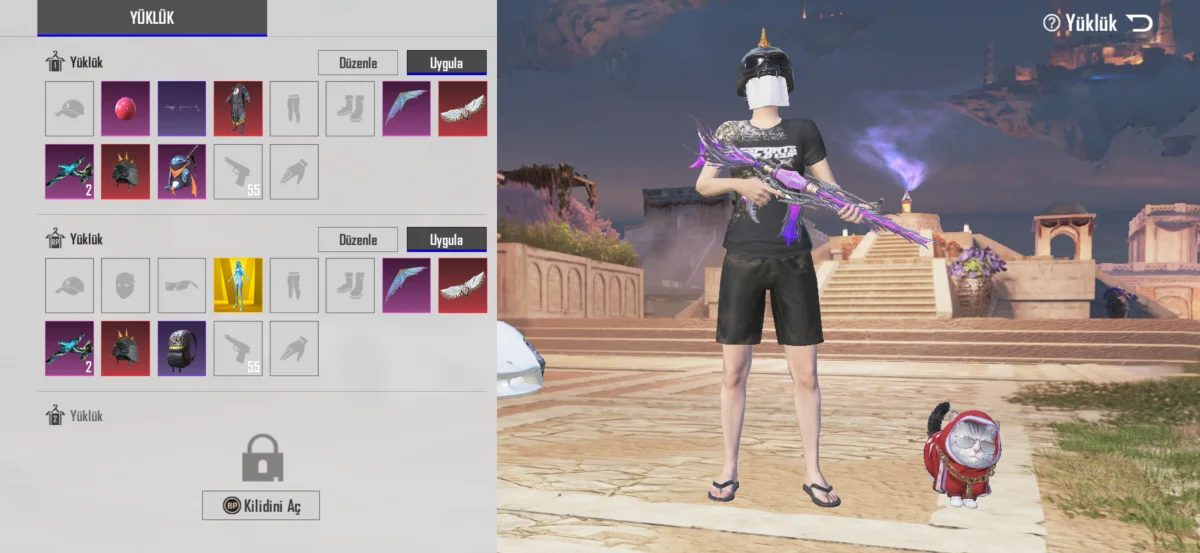This screenshot has width=1200, height=553.
Task: Go back using the return arrow
Action: tap(1139, 23)
